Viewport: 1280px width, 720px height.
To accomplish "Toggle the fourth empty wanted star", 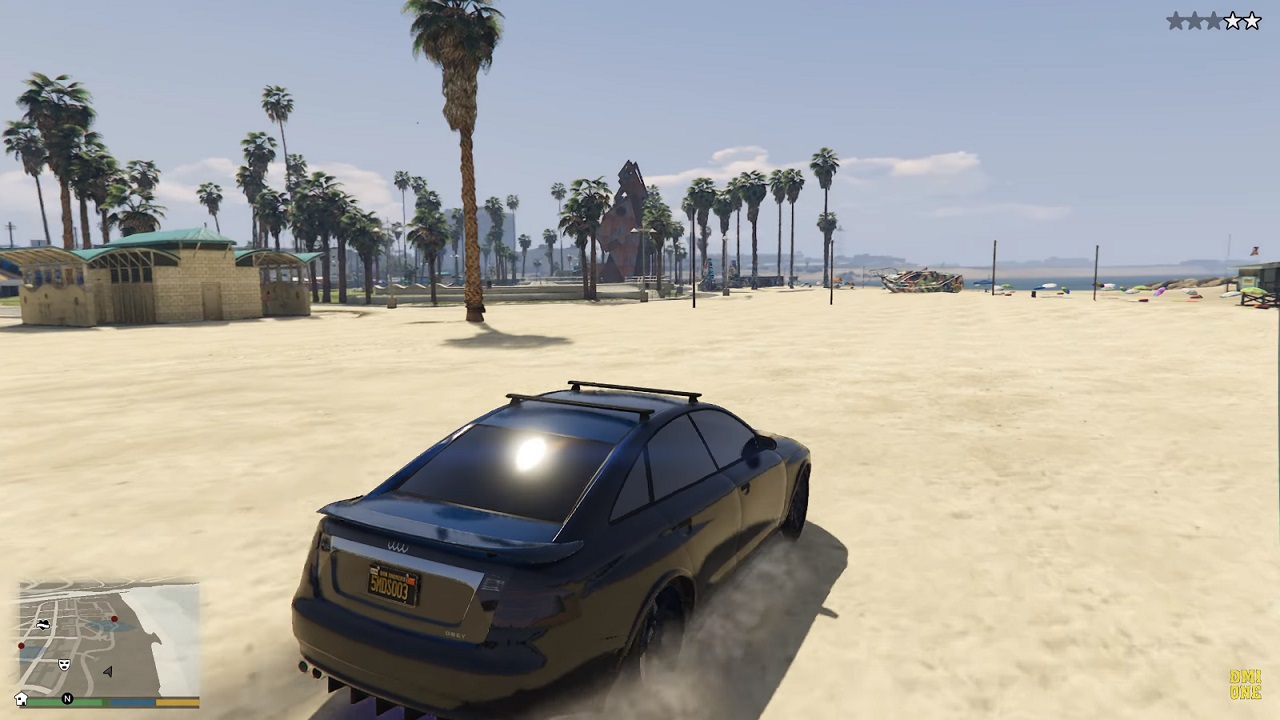I will 1233,20.
